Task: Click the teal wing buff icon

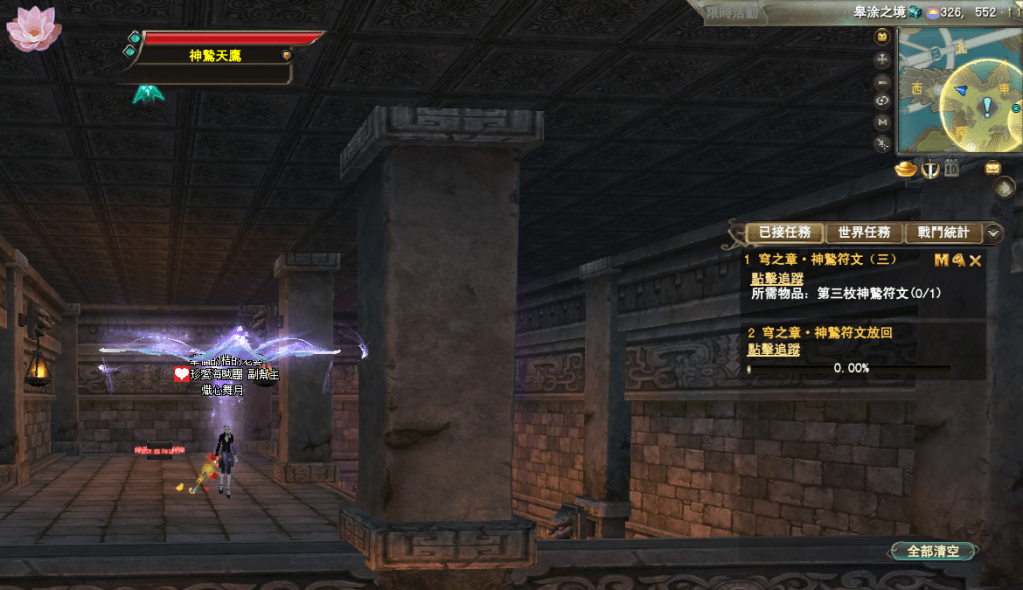Action: point(148,94)
